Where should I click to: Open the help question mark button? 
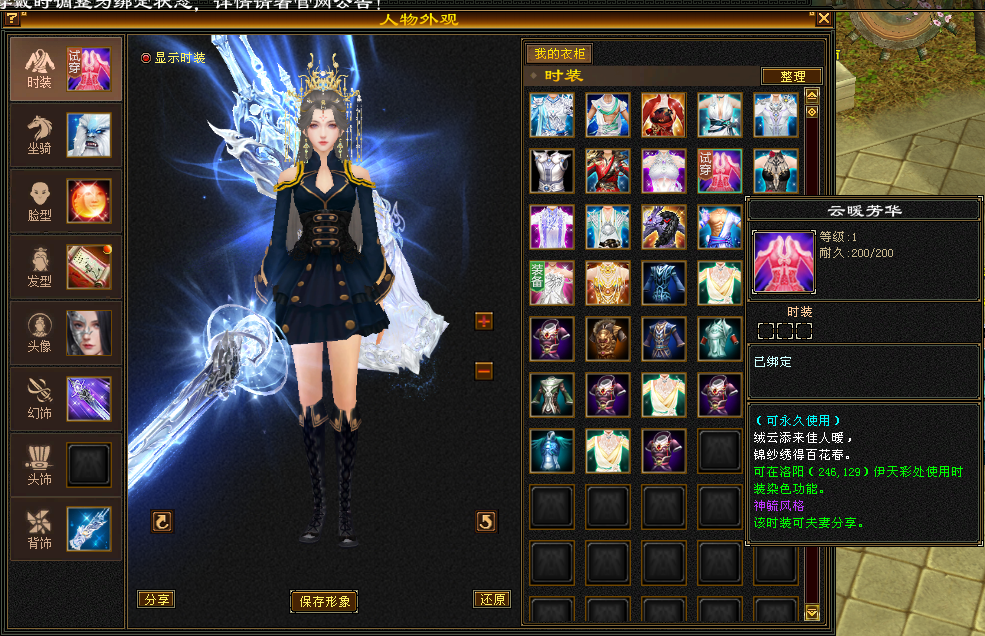pos(12,18)
